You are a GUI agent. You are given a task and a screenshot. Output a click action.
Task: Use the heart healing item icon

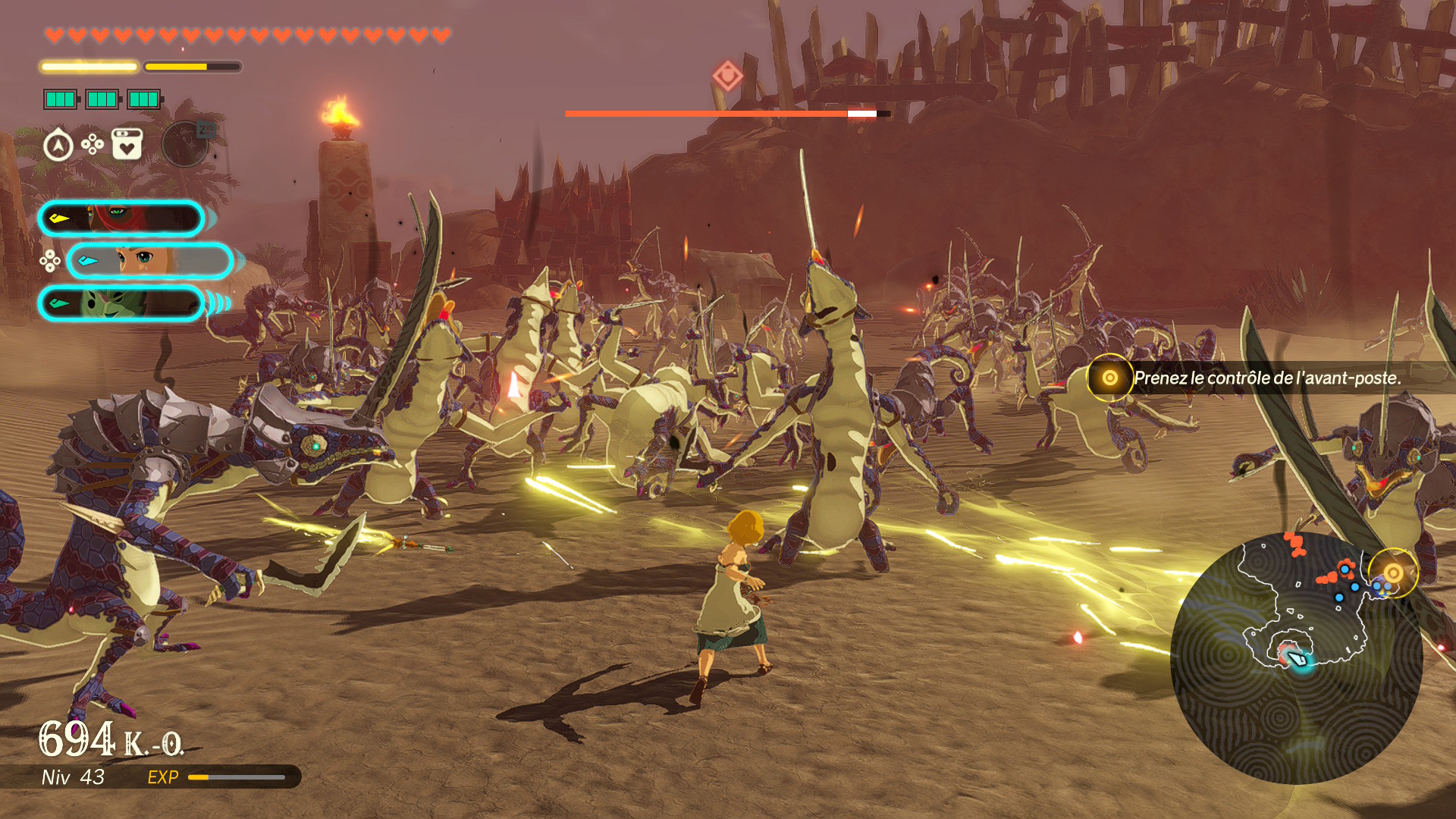[127, 144]
